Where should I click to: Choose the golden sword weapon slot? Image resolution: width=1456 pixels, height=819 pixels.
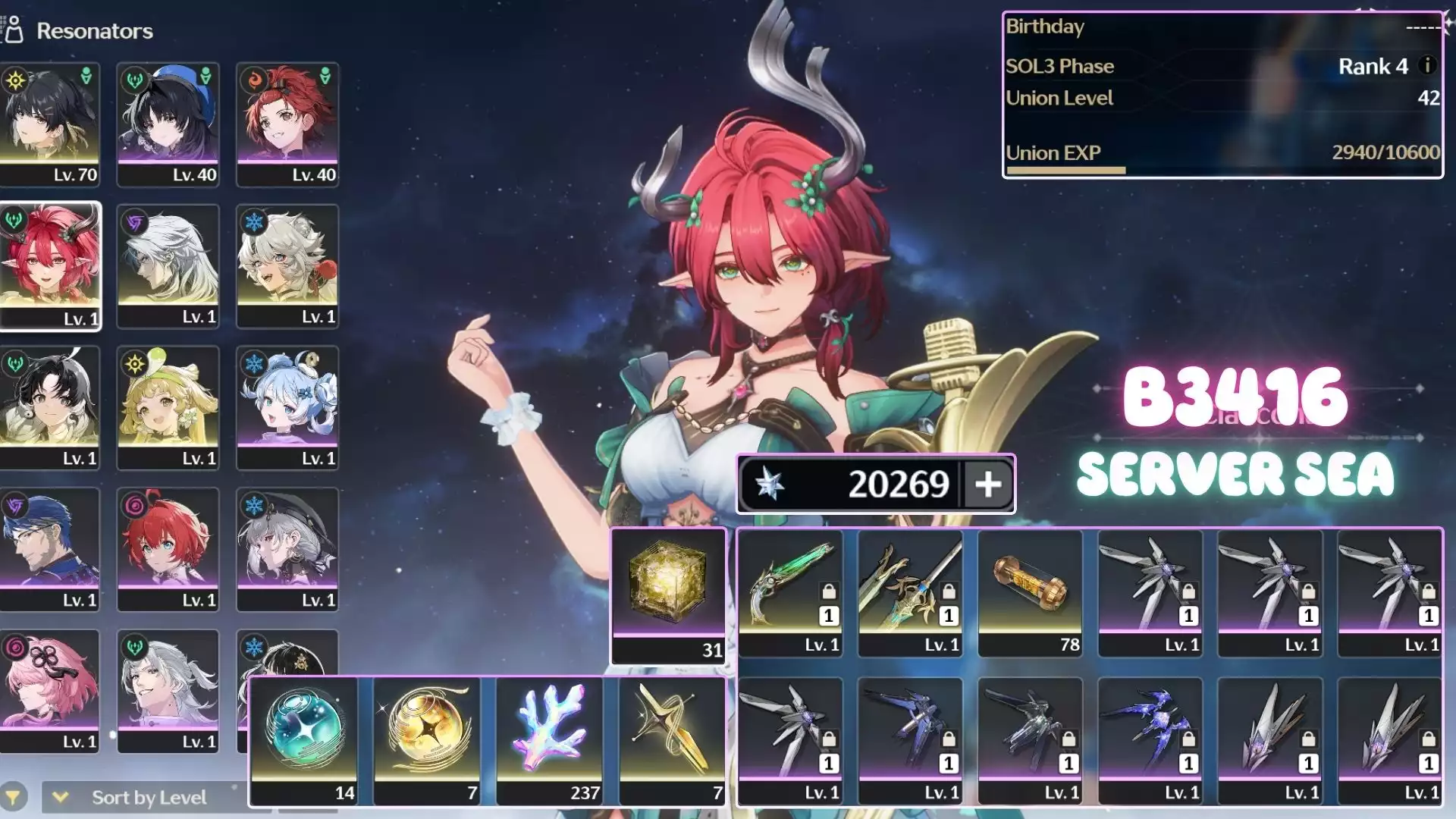pos(910,592)
